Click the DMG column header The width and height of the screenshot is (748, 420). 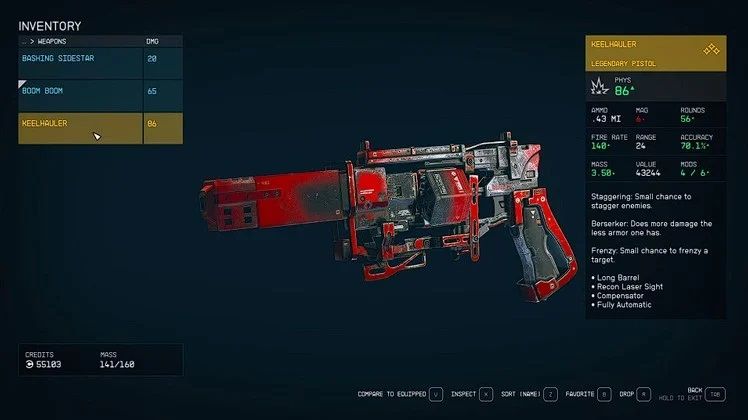(x=155, y=42)
